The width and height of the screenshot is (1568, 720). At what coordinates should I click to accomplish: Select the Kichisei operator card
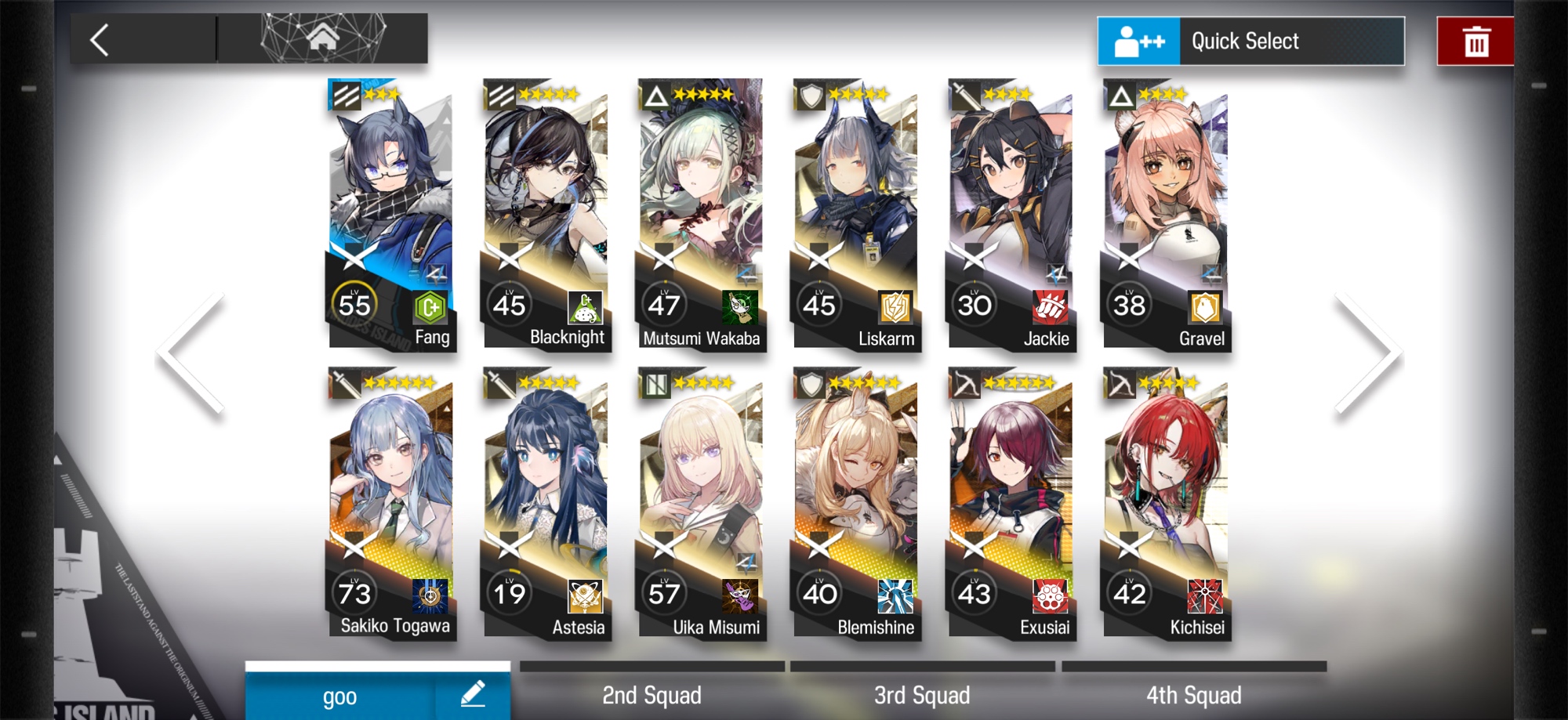pos(1166,501)
